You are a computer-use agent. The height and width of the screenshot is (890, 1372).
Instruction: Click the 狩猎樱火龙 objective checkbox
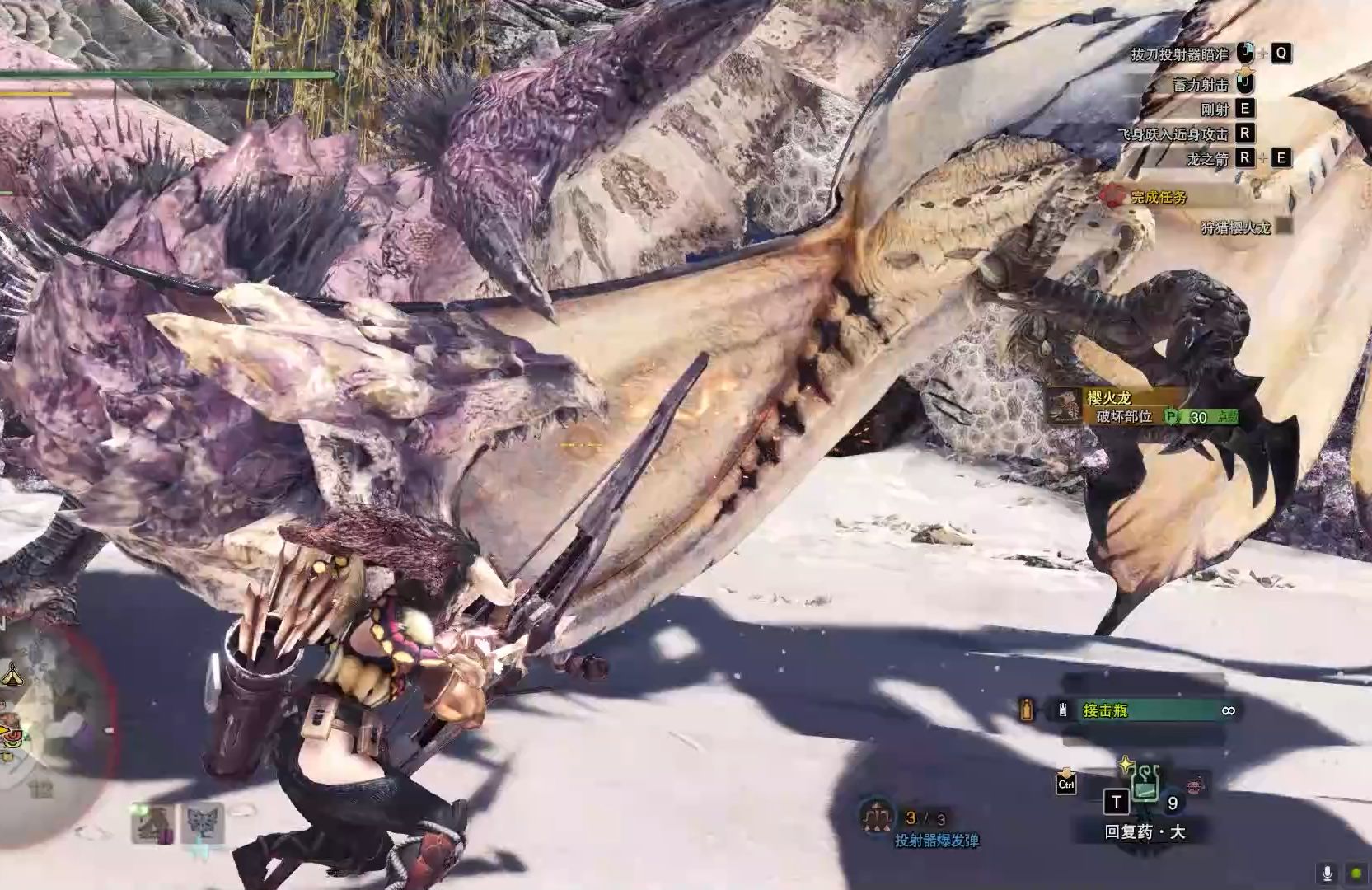[x=1284, y=227]
